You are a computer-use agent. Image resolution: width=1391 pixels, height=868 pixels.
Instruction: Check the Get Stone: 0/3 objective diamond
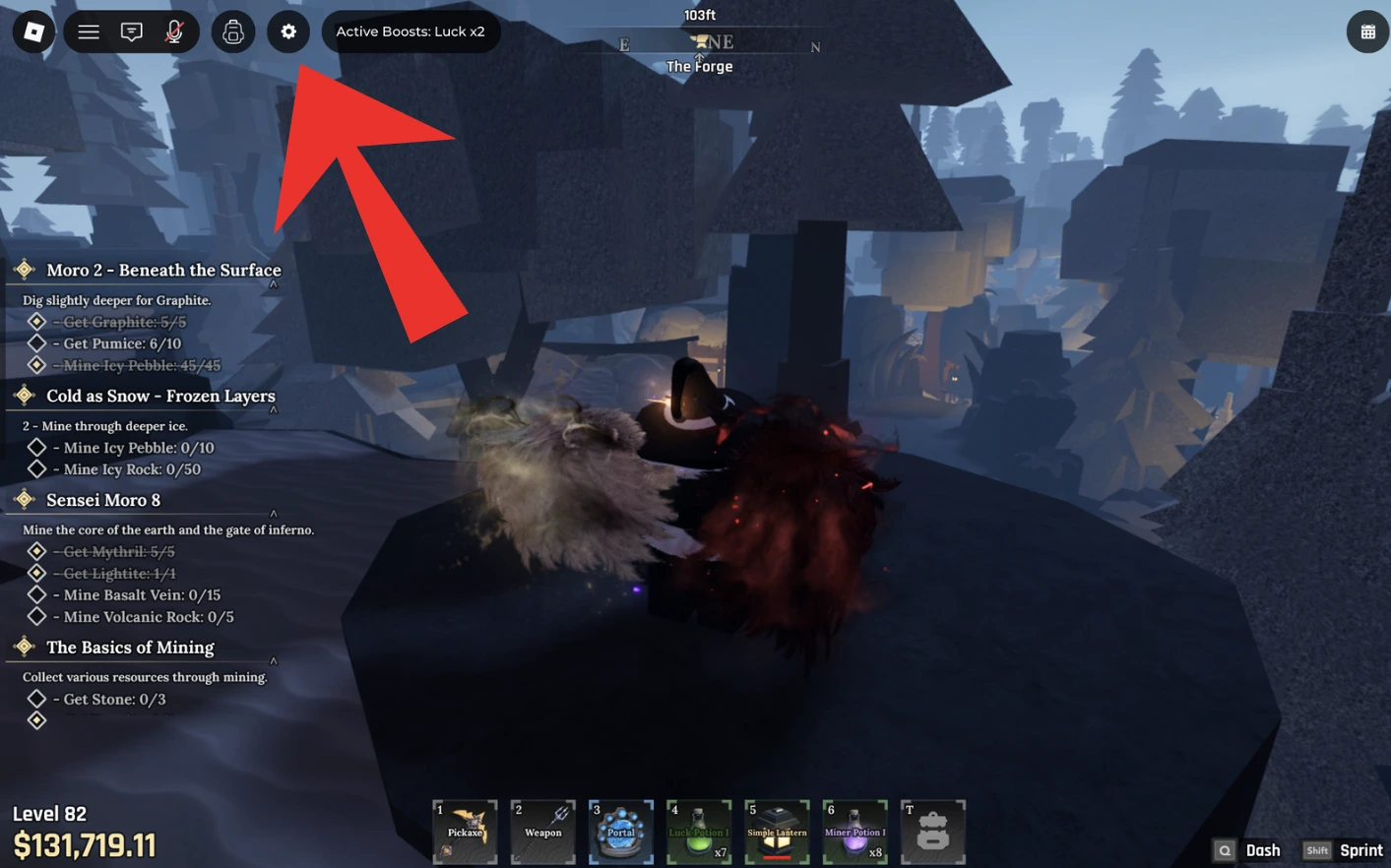point(37,699)
